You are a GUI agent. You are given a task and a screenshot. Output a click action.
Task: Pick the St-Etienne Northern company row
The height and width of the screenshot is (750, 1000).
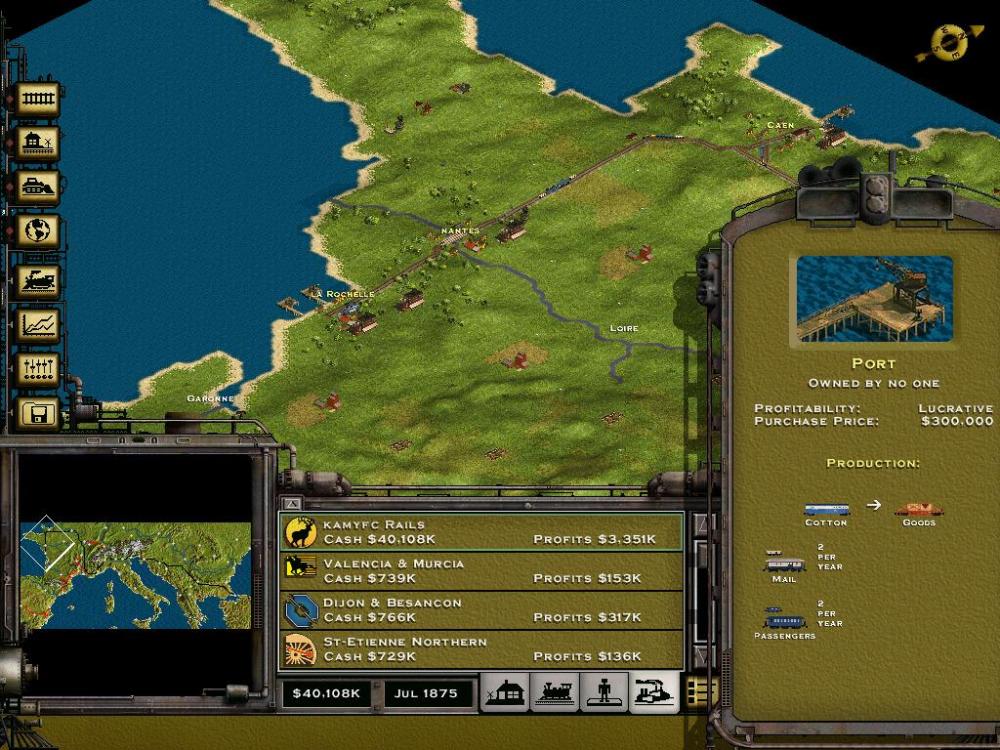(481, 649)
